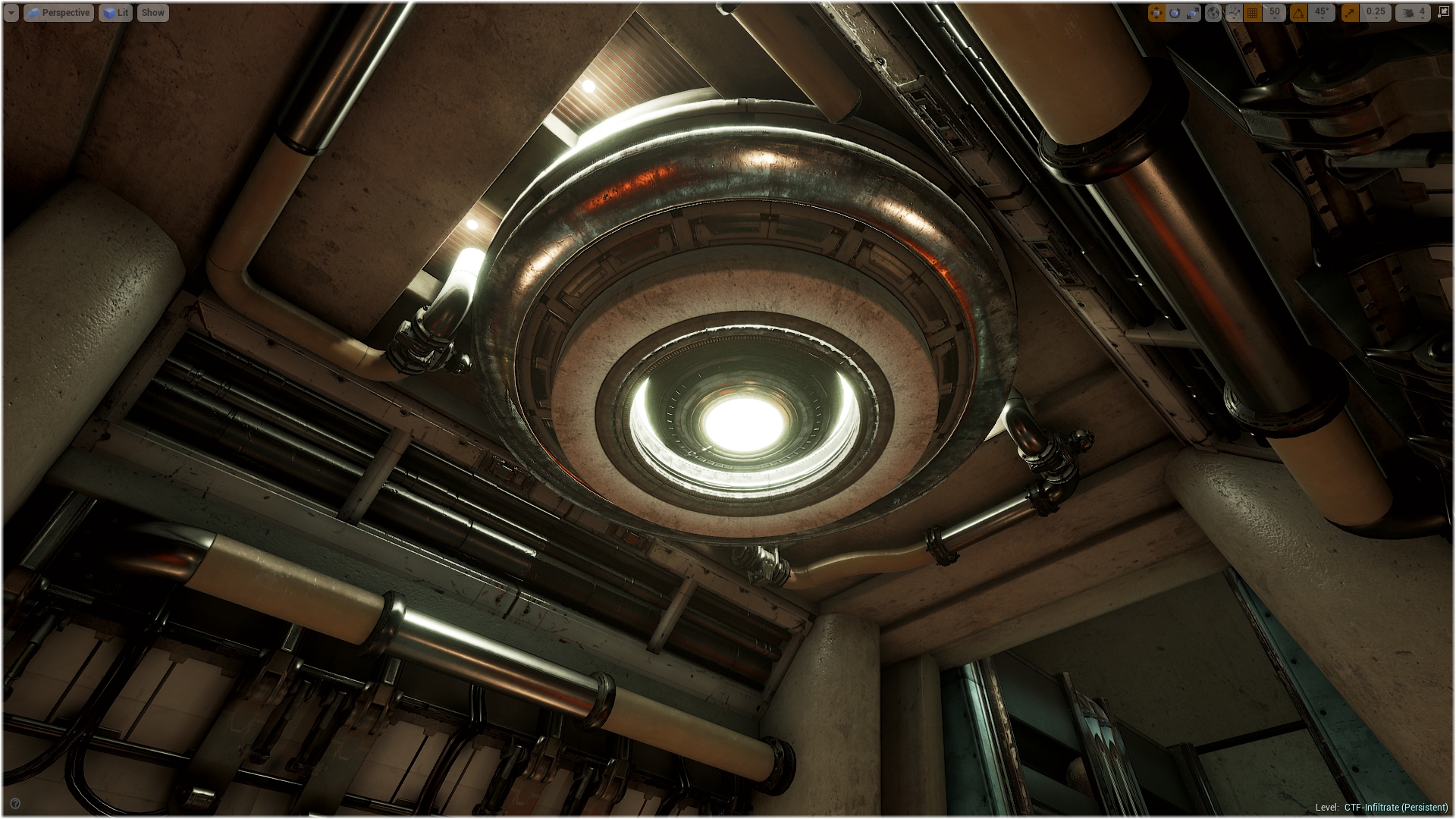Open the Perspective view type menu
The width and height of the screenshot is (1456, 819).
tap(58, 13)
